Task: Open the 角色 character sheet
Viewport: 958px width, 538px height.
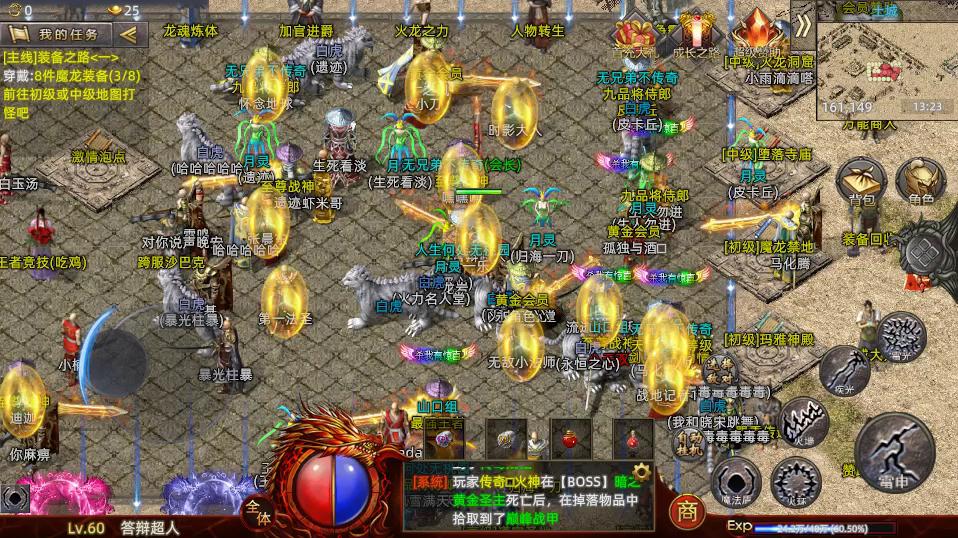Action: click(921, 182)
